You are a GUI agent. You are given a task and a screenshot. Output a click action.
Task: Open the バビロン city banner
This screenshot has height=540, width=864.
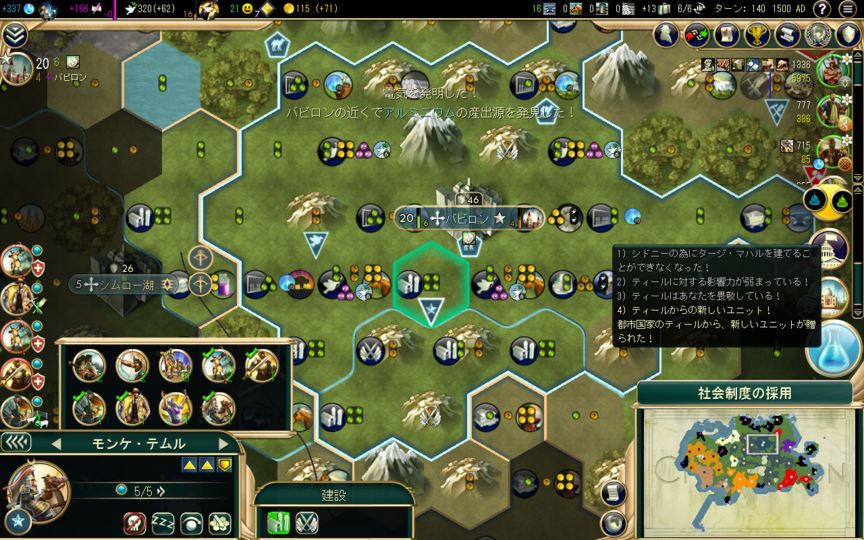(468, 217)
